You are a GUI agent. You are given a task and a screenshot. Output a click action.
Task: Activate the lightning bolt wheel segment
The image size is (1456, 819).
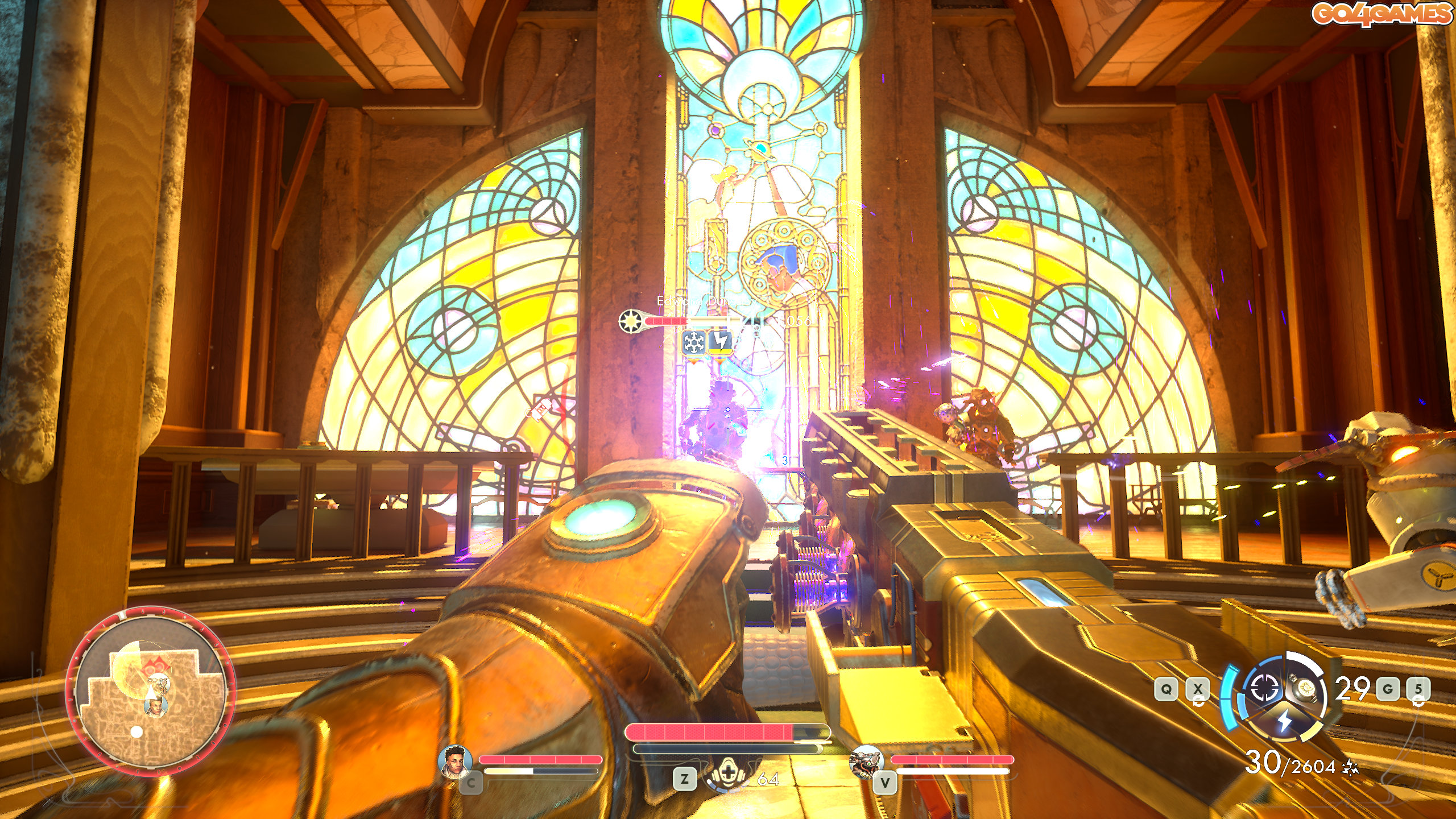[x=1285, y=721]
